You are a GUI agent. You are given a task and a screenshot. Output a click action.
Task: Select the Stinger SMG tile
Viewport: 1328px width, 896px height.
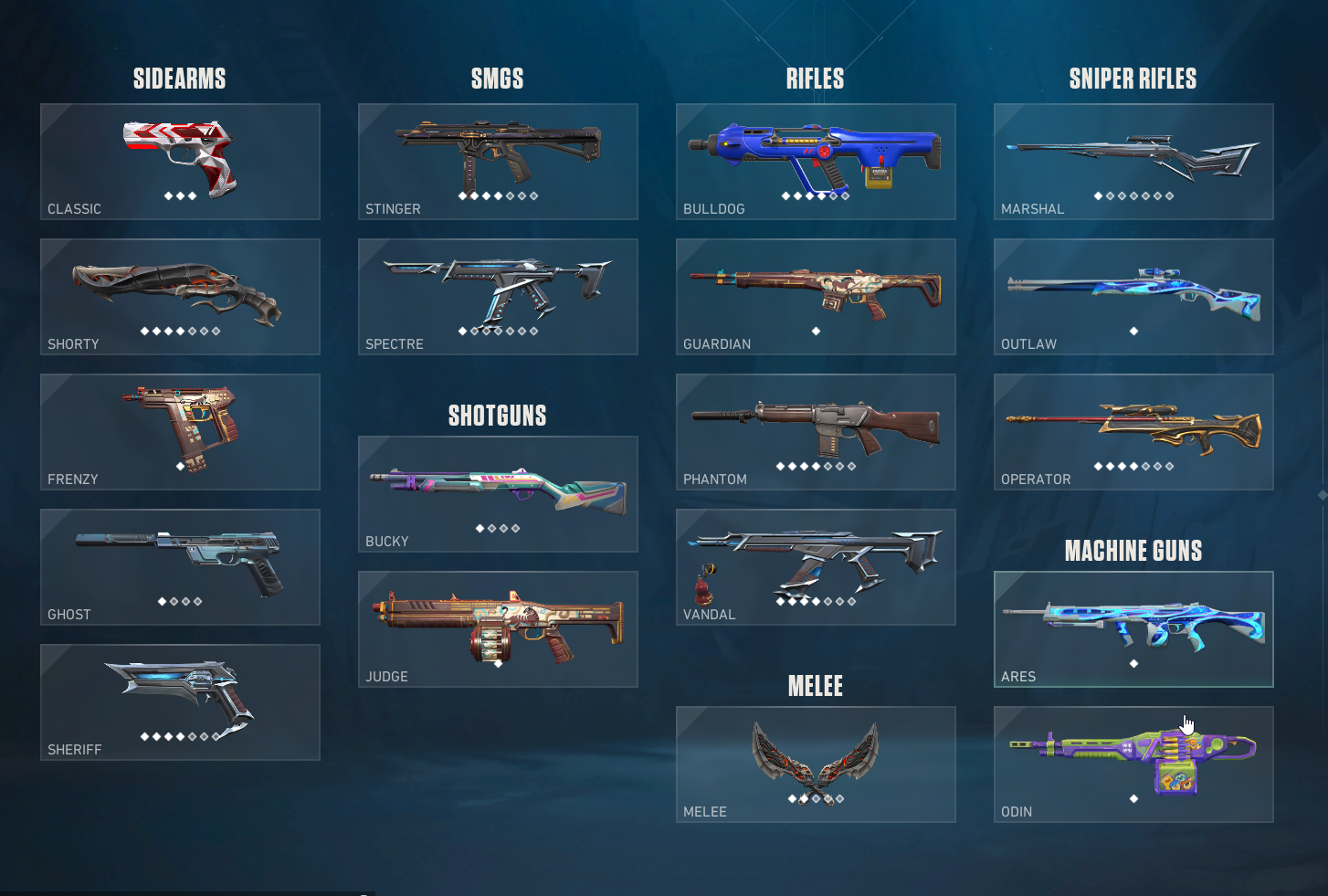coord(498,162)
